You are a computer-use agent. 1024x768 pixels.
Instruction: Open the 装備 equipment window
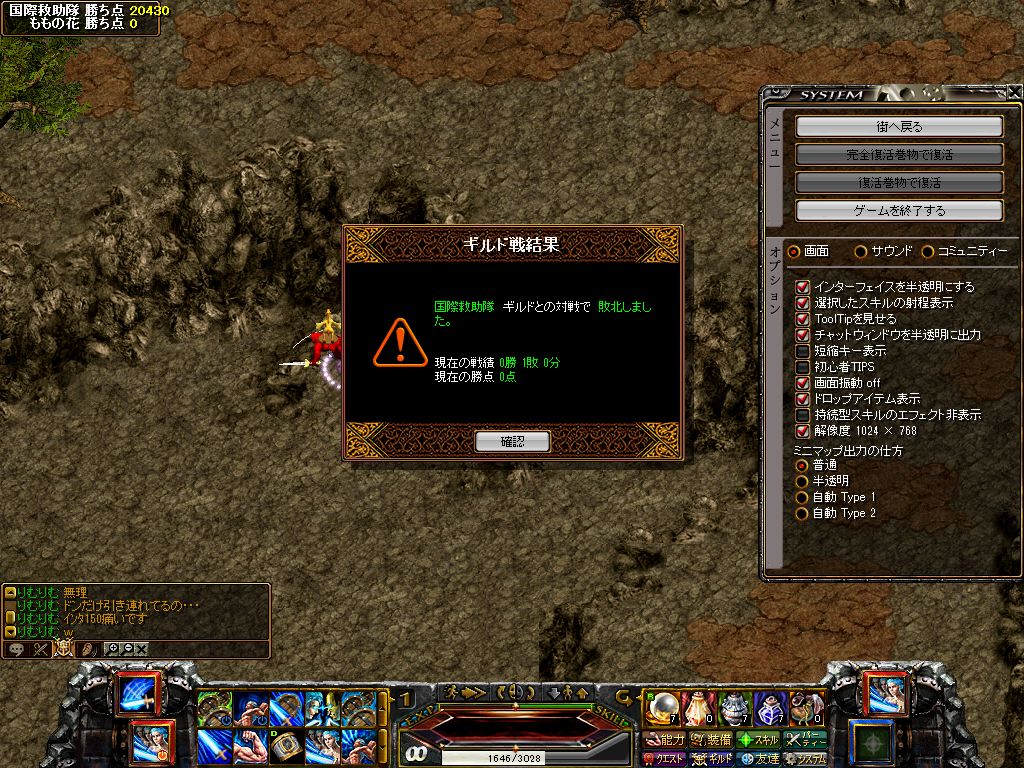(x=711, y=740)
